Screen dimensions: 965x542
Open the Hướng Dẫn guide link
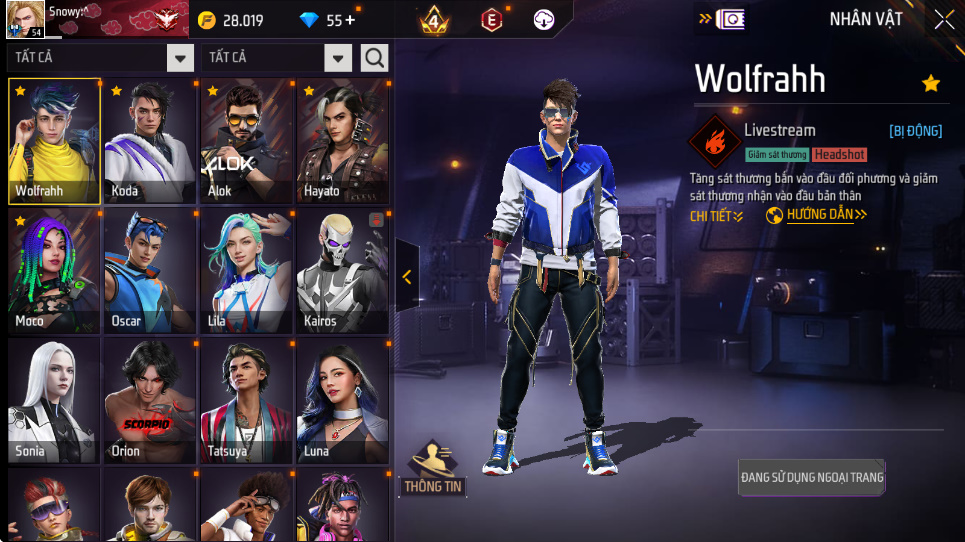(816, 215)
